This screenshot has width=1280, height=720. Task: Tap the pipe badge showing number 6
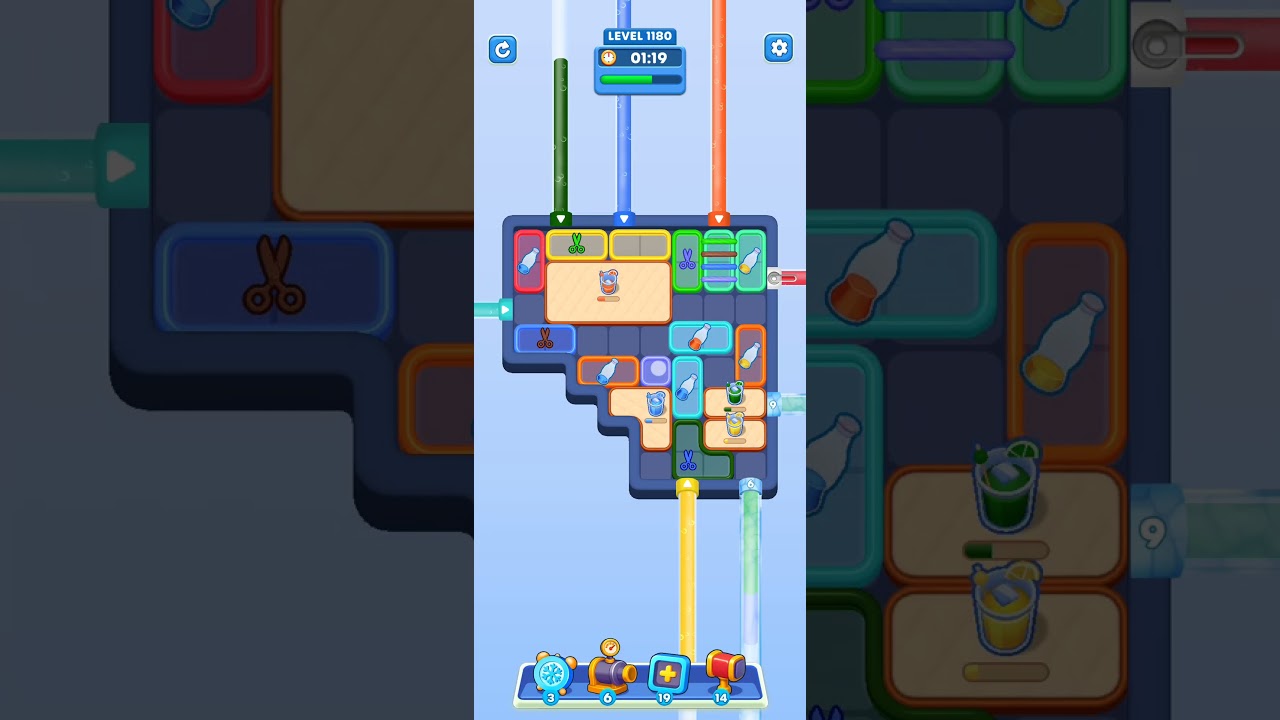click(751, 482)
